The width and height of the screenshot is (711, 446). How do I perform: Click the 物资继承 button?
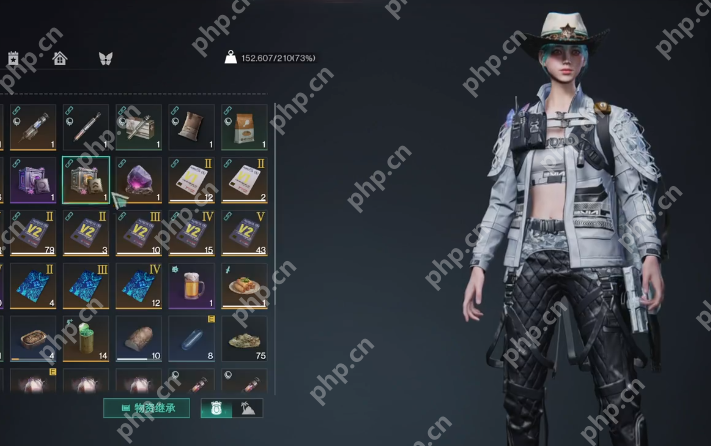pos(146,407)
